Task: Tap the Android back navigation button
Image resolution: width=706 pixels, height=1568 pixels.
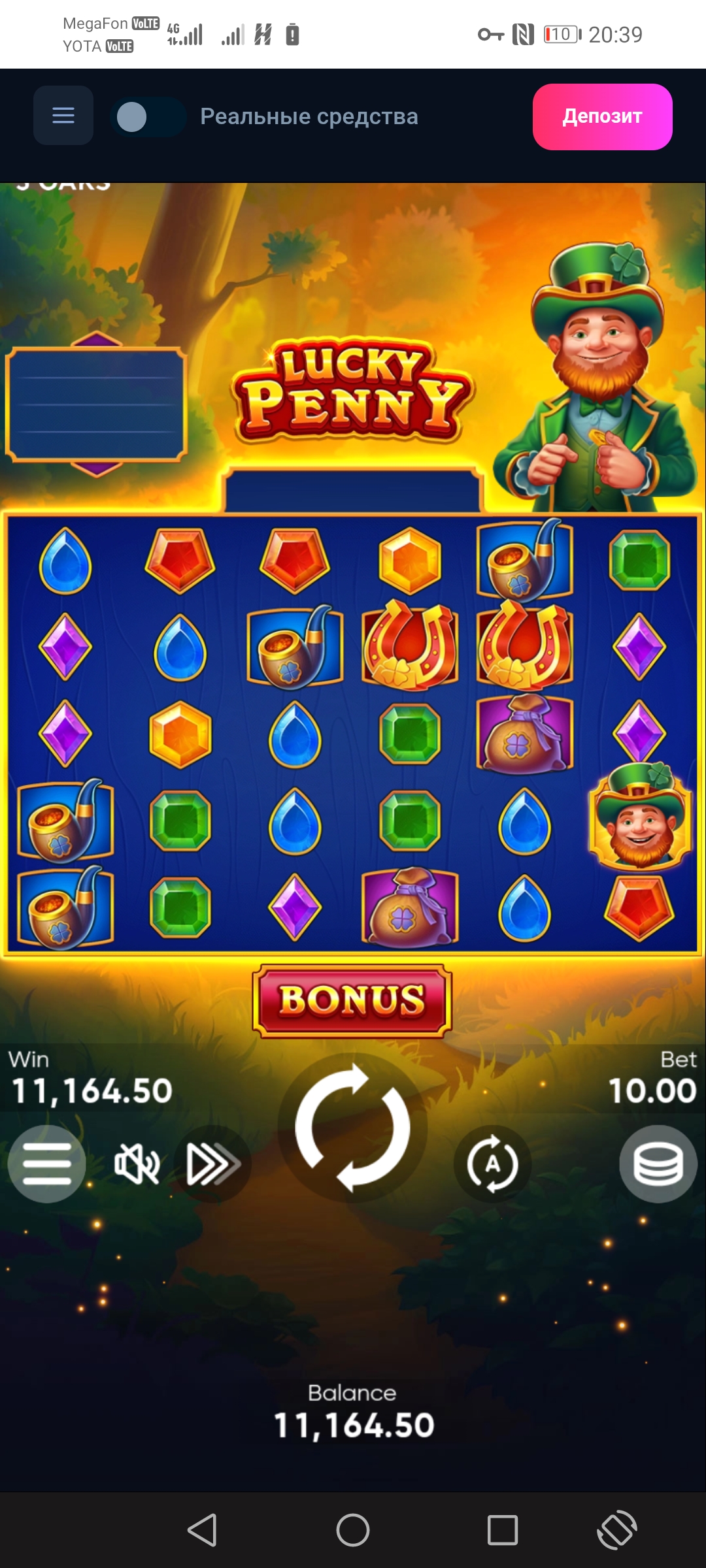Action: 202,1529
